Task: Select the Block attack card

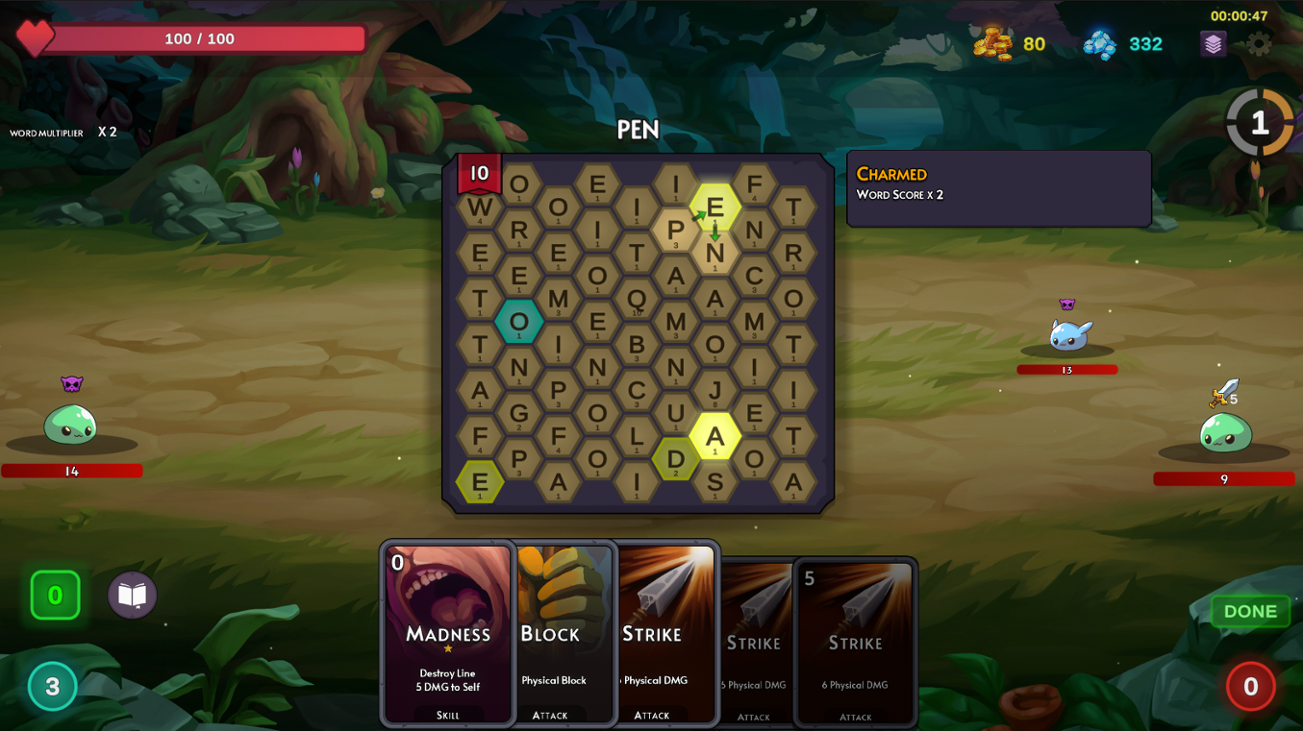Action: click(x=563, y=633)
